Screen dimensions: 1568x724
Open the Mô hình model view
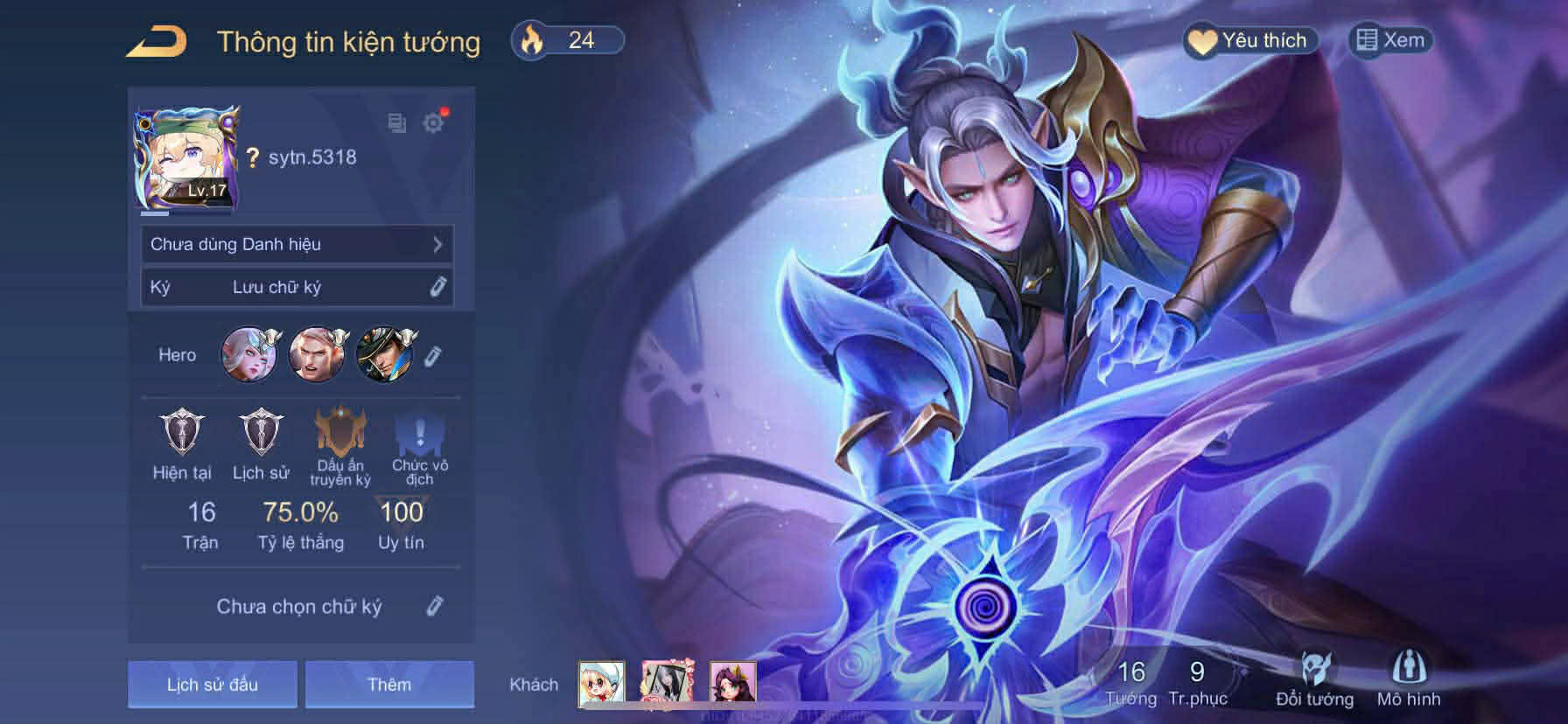pyautogui.click(x=1408, y=679)
